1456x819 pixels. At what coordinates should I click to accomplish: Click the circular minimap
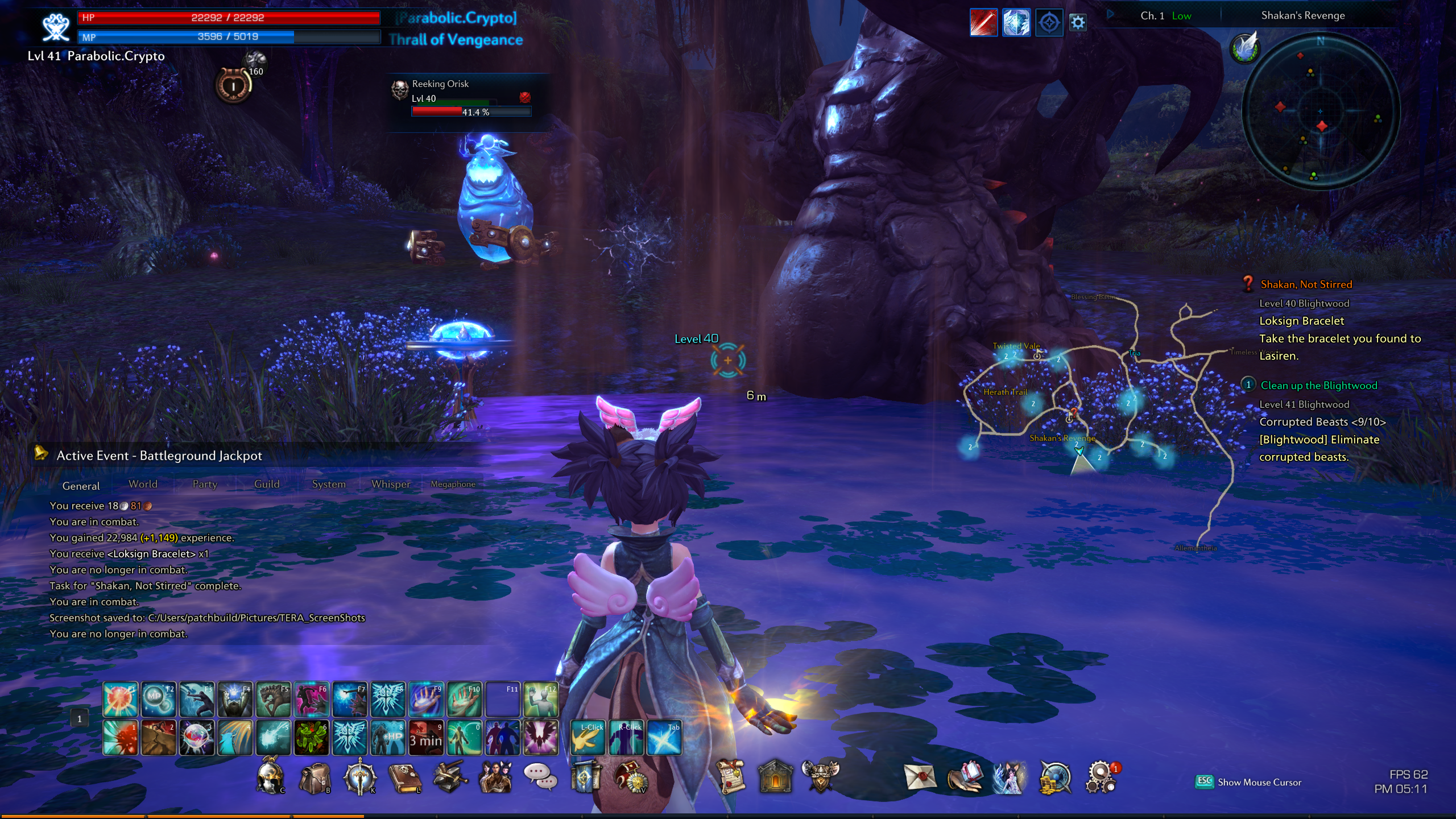point(1320,111)
